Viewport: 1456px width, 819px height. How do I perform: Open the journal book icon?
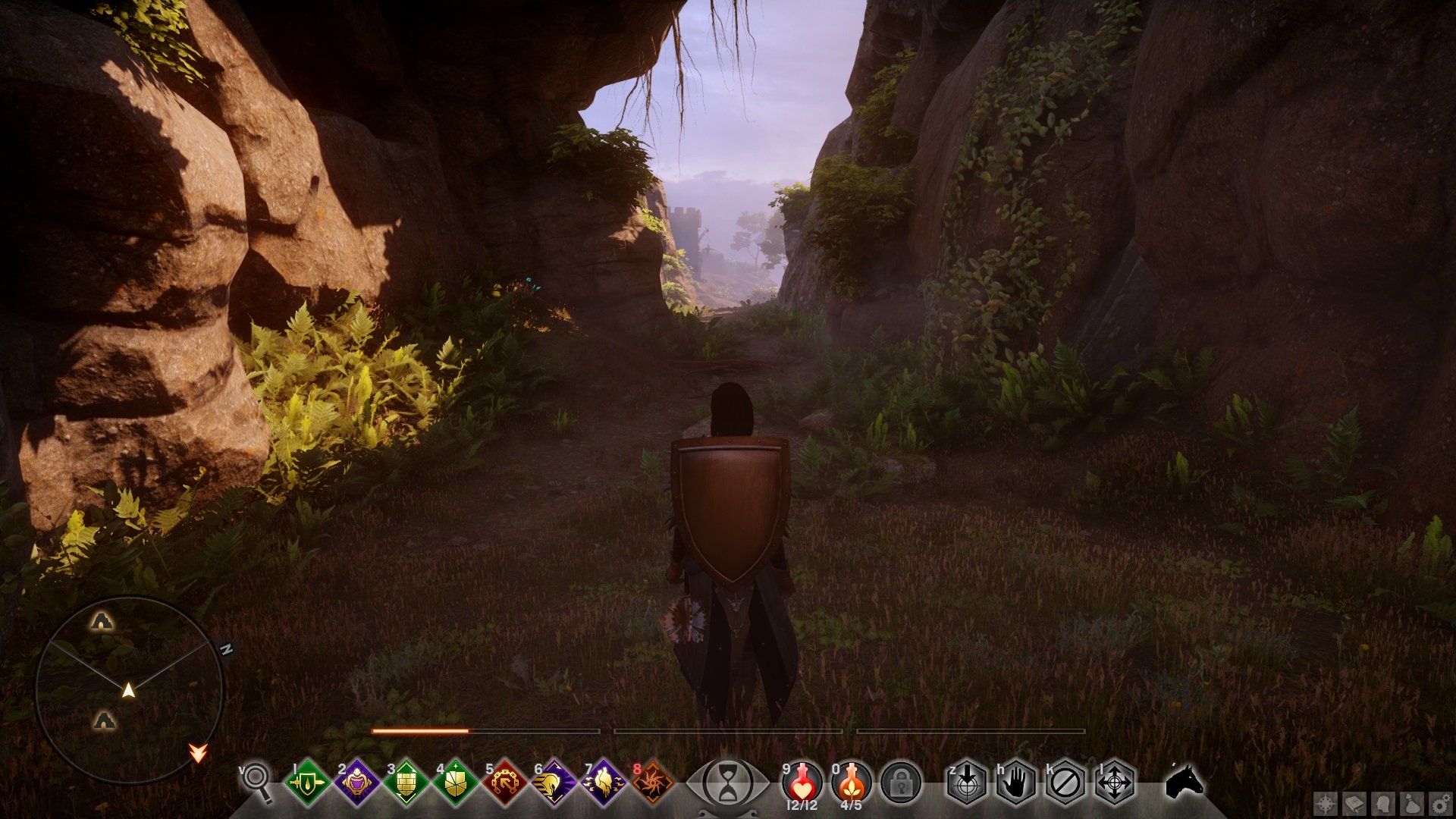coord(1354,804)
